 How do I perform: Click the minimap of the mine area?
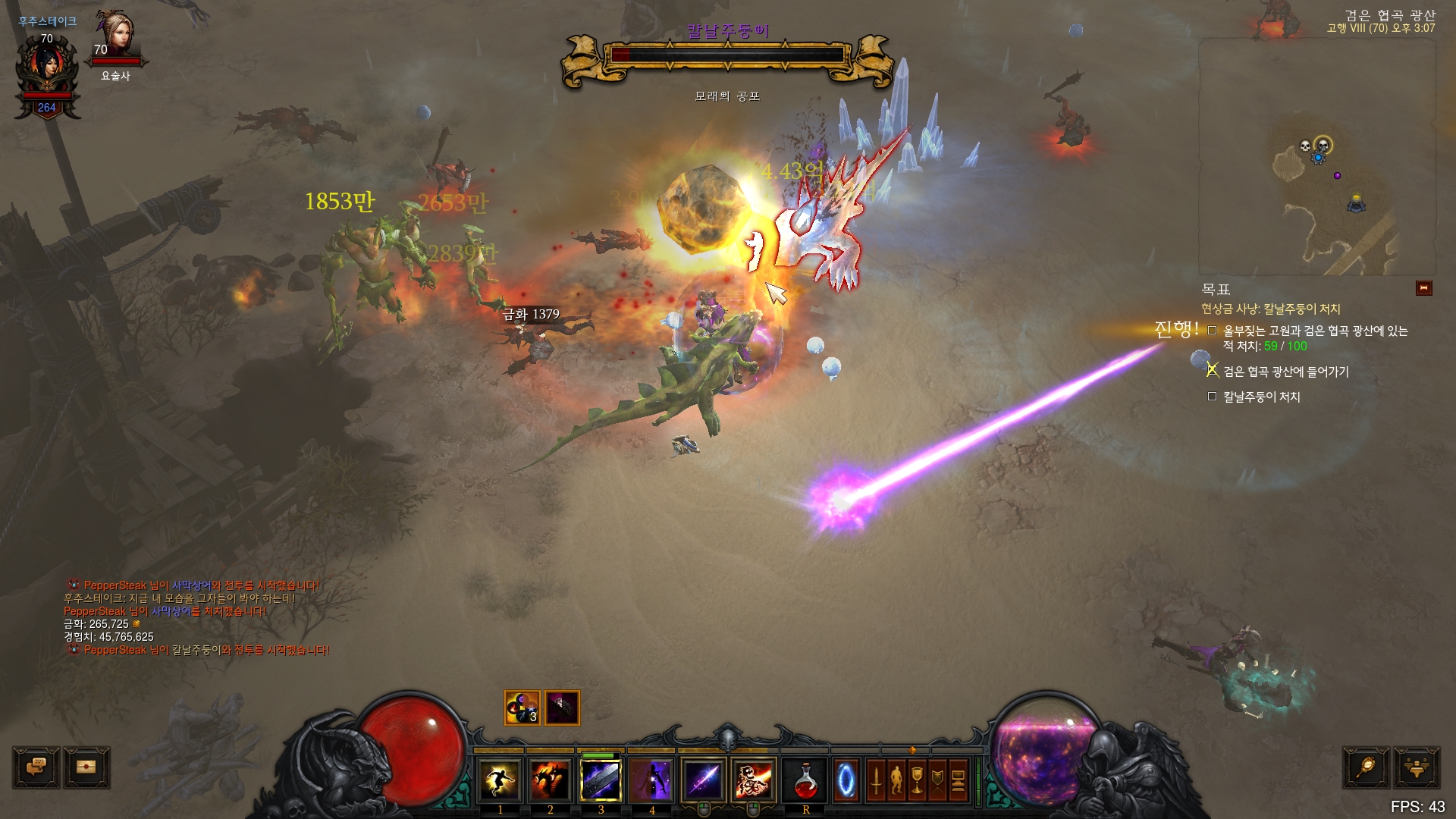pos(1316,158)
